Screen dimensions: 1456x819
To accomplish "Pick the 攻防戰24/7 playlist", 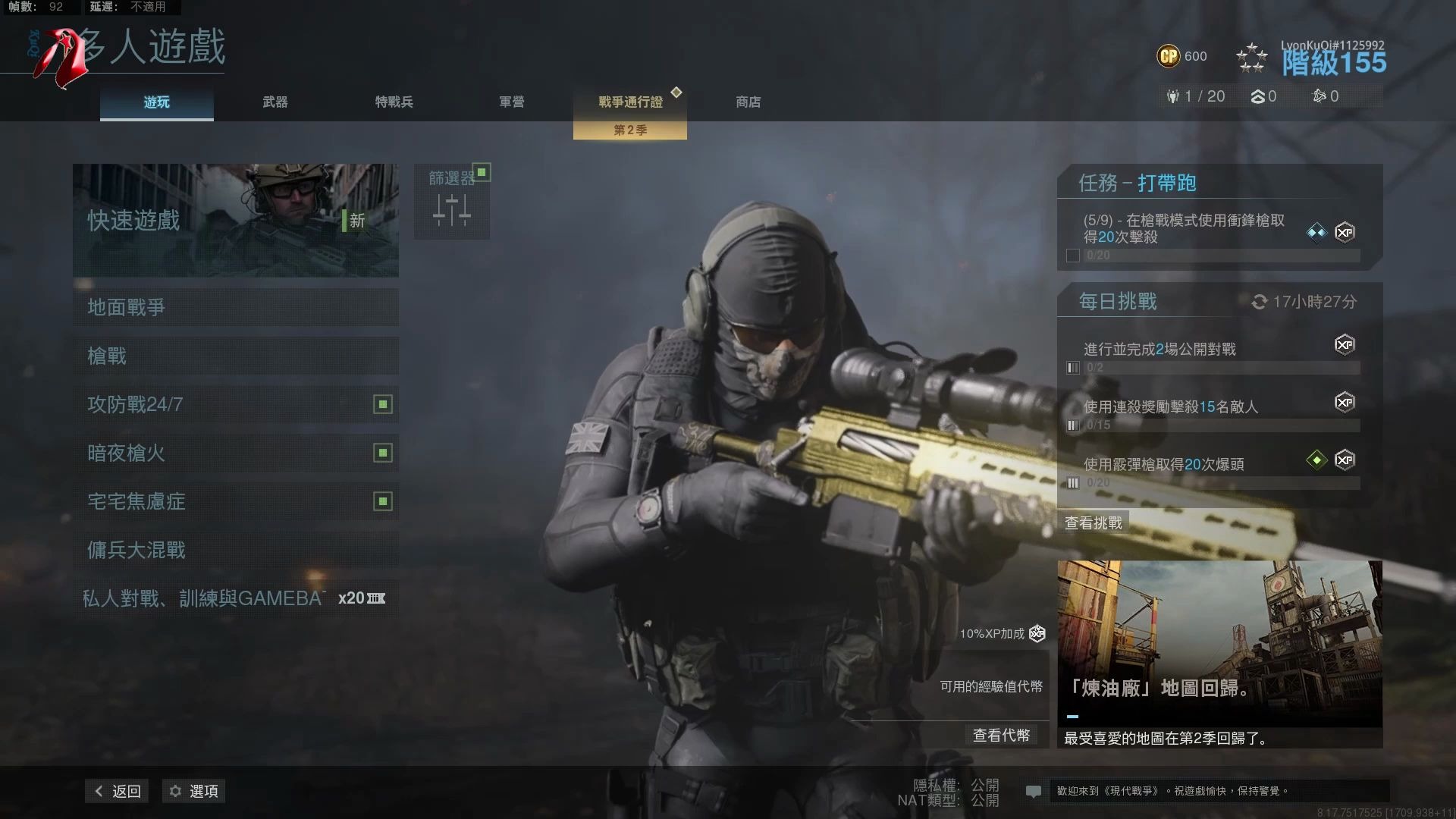I will 235,404.
